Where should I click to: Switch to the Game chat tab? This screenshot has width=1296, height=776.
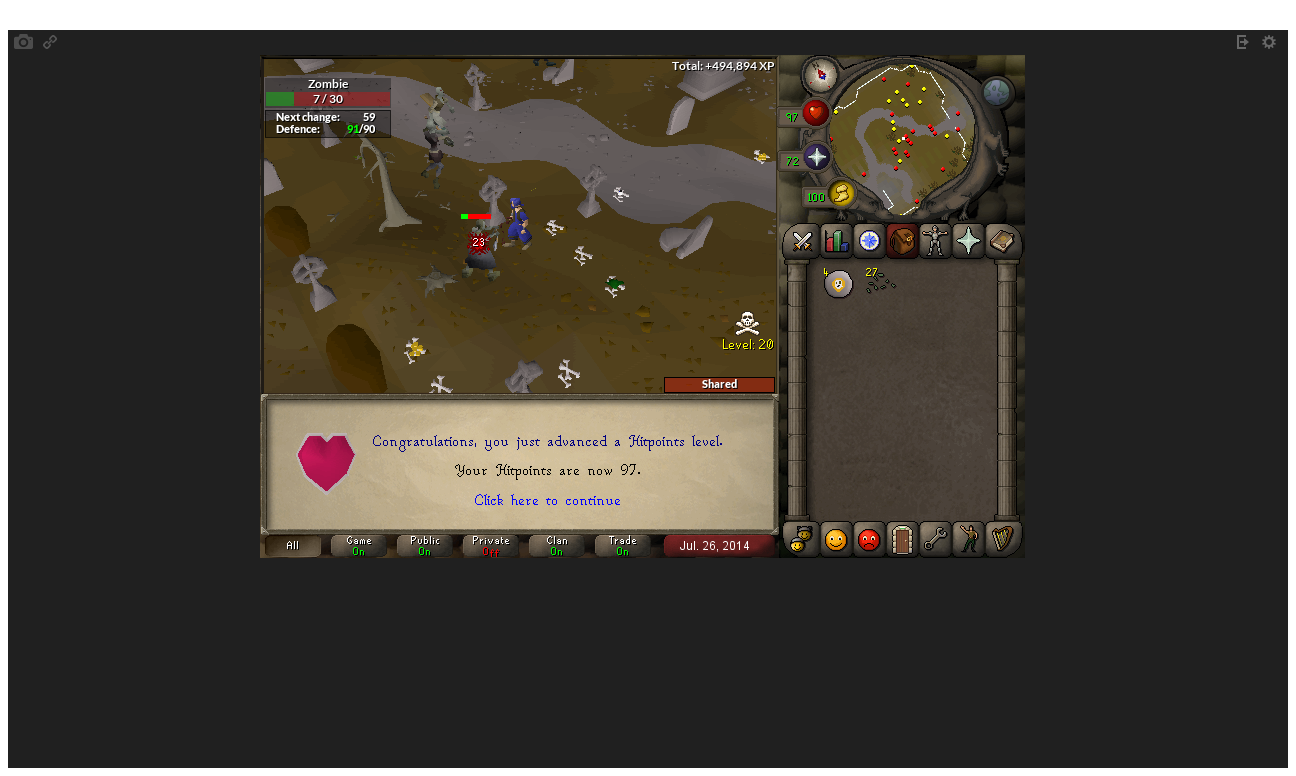[358, 545]
